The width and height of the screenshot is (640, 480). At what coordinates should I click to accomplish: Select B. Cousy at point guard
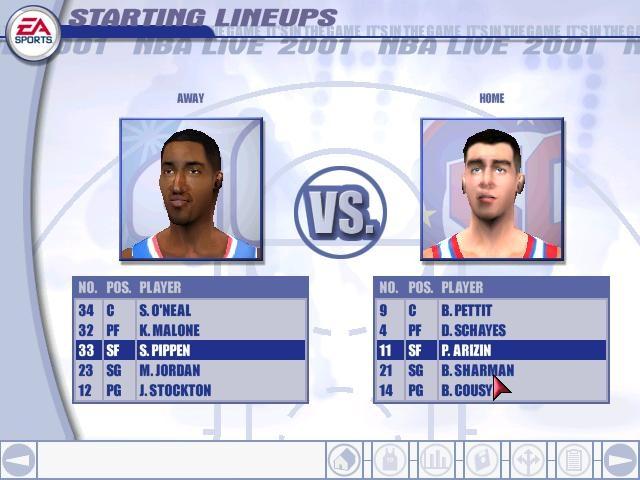tap(491, 390)
